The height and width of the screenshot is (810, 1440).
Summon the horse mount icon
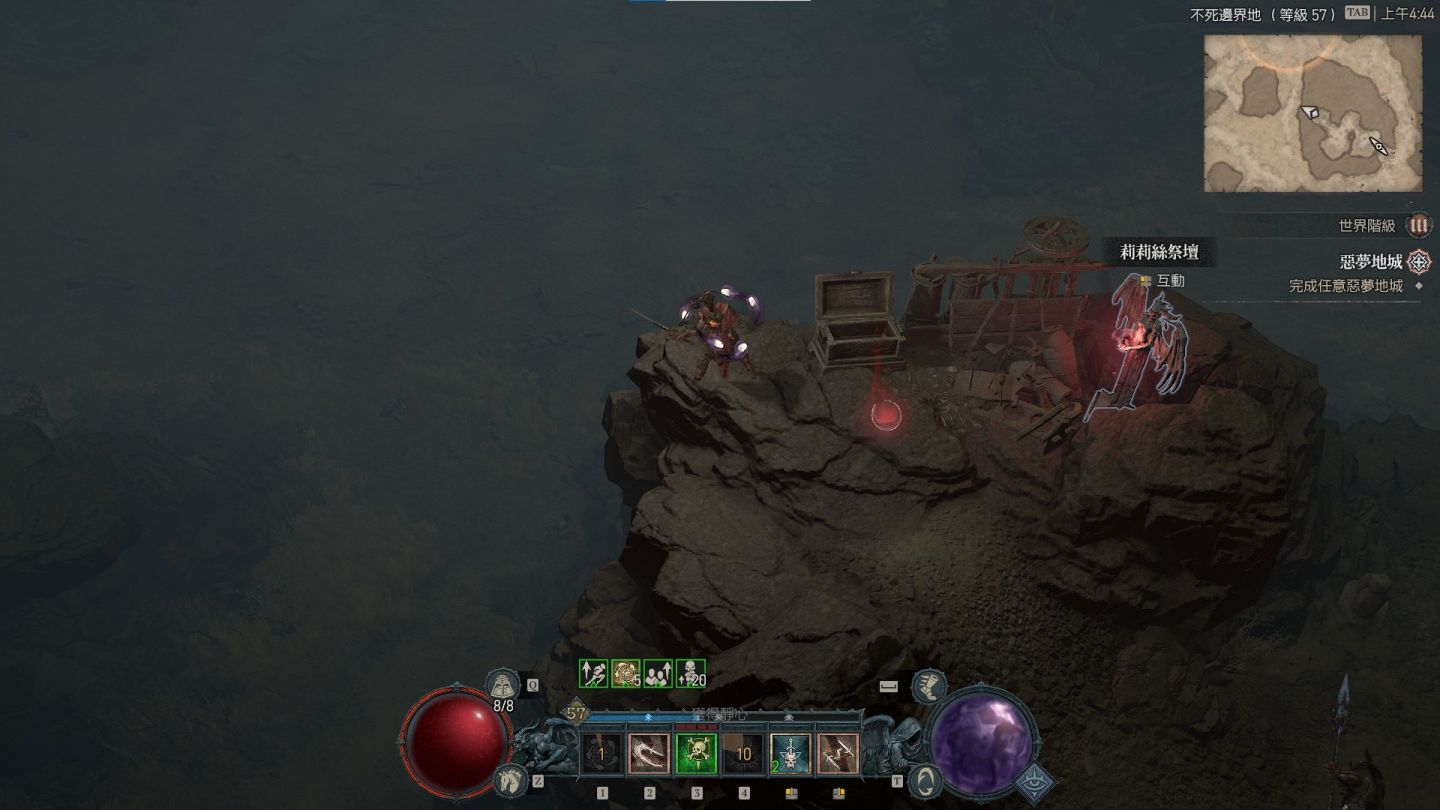pyautogui.click(x=510, y=779)
